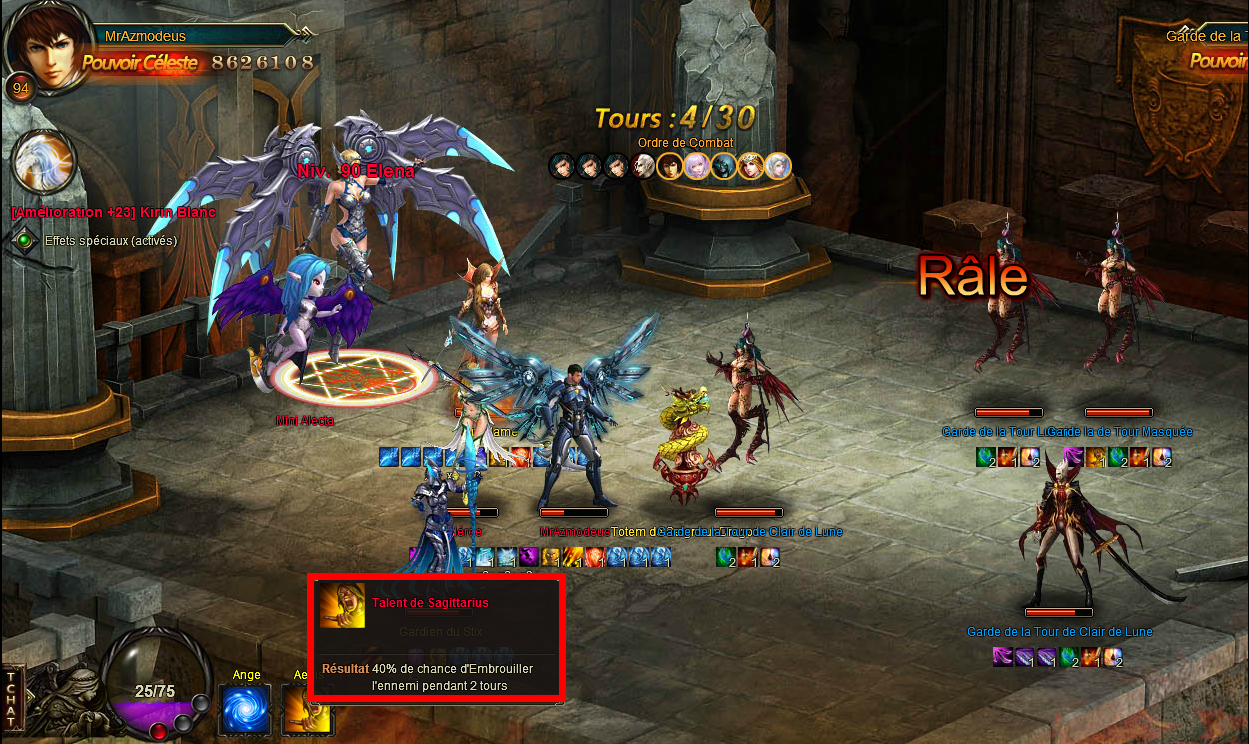
Task: Open the TCHAT chat panel
Action: 11,699
